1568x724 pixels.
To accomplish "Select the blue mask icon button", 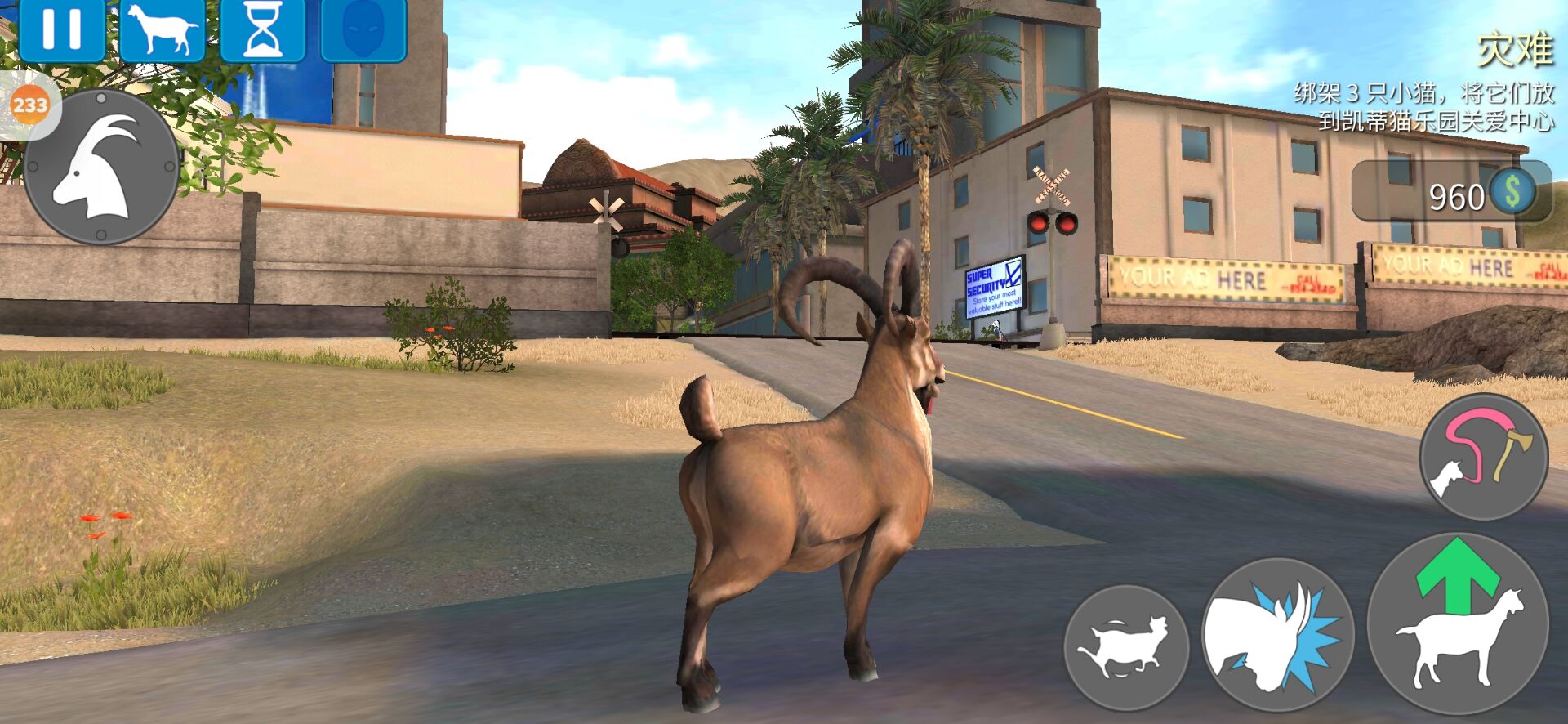I will 363,29.
